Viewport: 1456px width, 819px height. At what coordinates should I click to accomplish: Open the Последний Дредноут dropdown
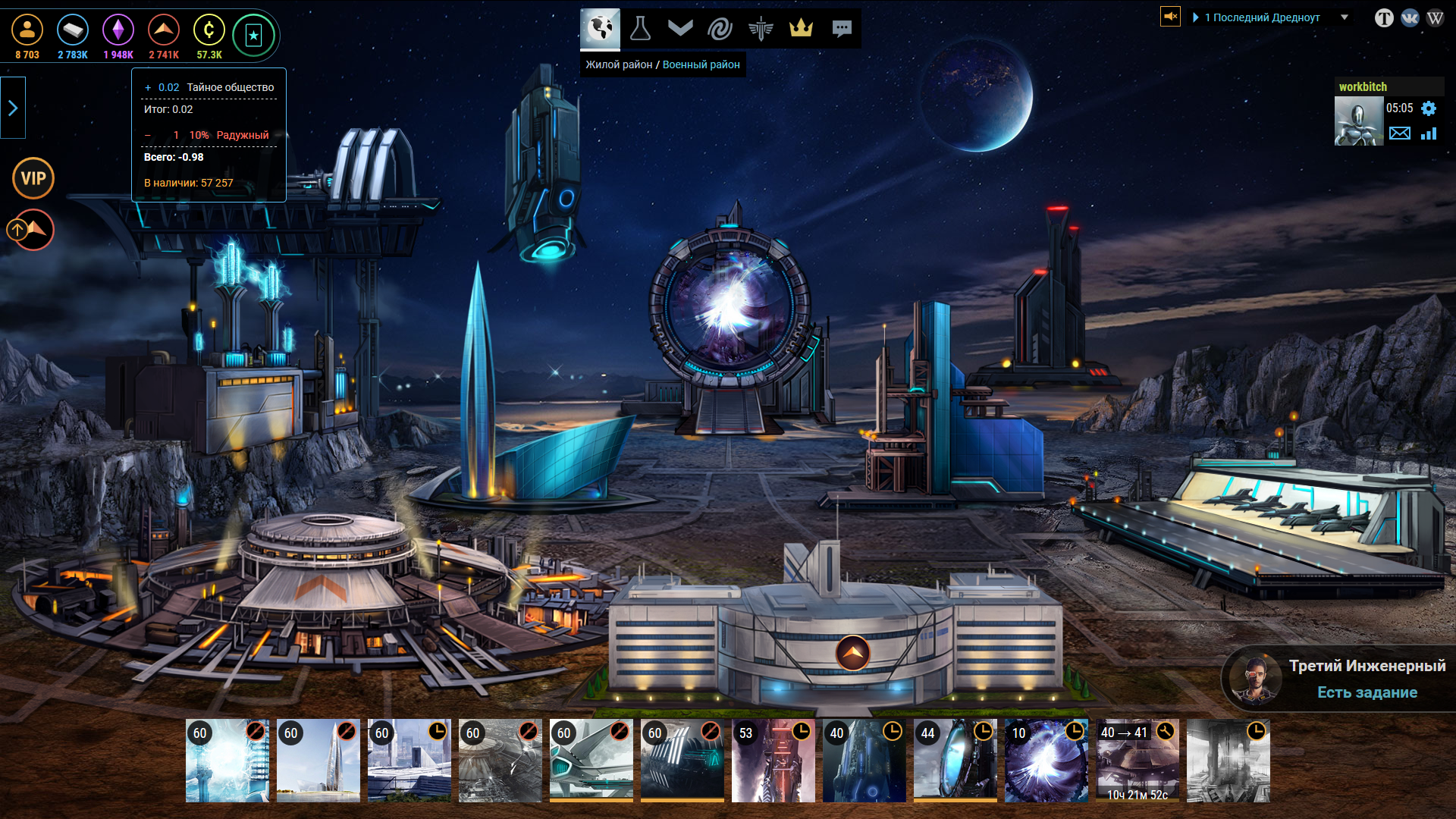coord(1345,17)
